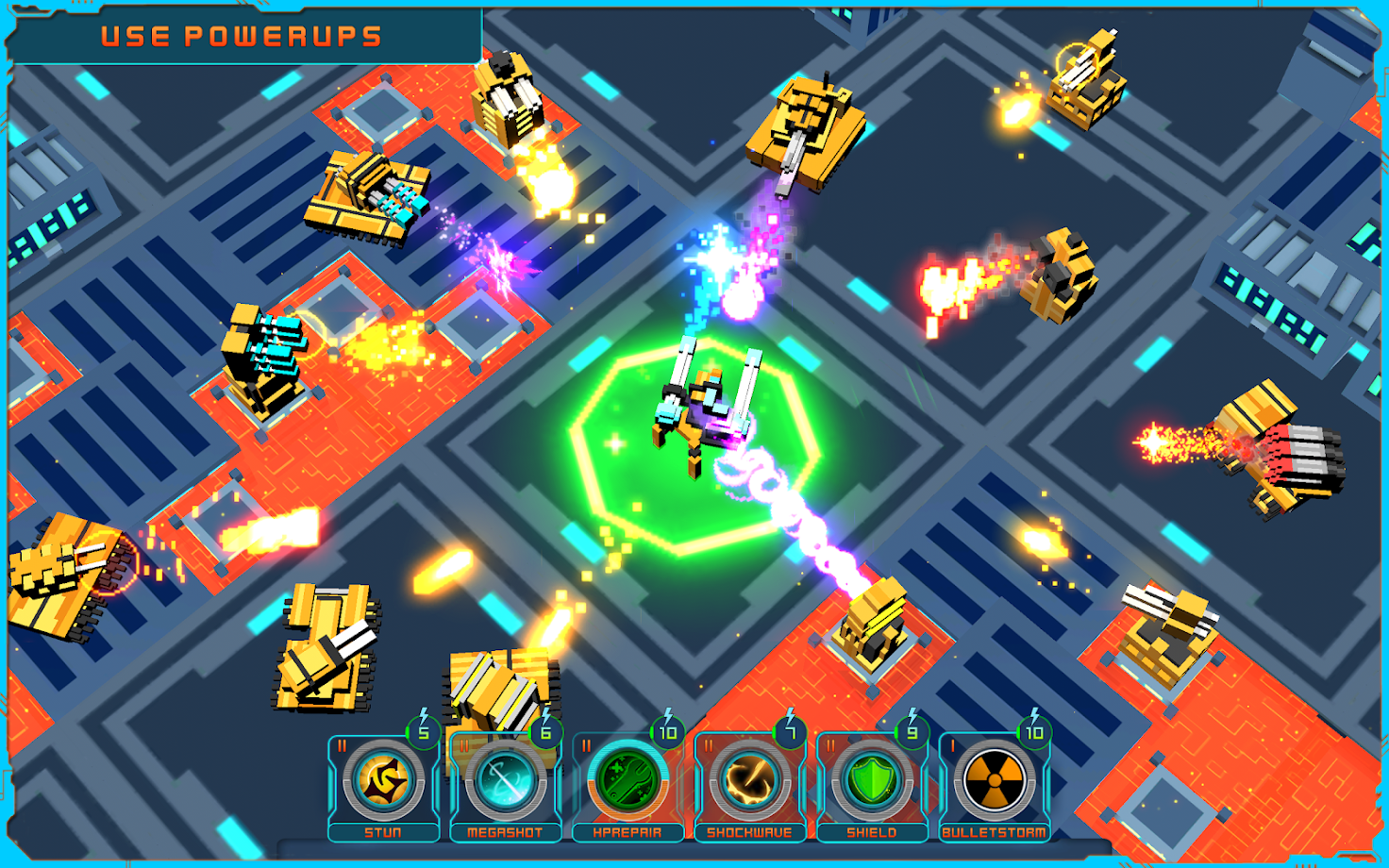This screenshot has height=868, width=1389.
Task: Trigger the HPRepair wrench powerup
Action: pos(628,781)
